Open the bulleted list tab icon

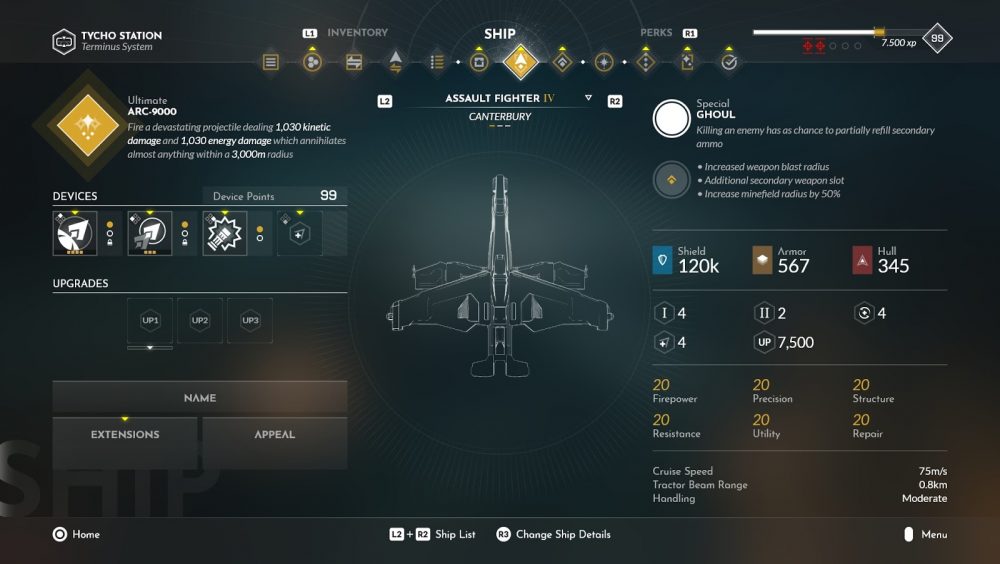tap(437, 62)
